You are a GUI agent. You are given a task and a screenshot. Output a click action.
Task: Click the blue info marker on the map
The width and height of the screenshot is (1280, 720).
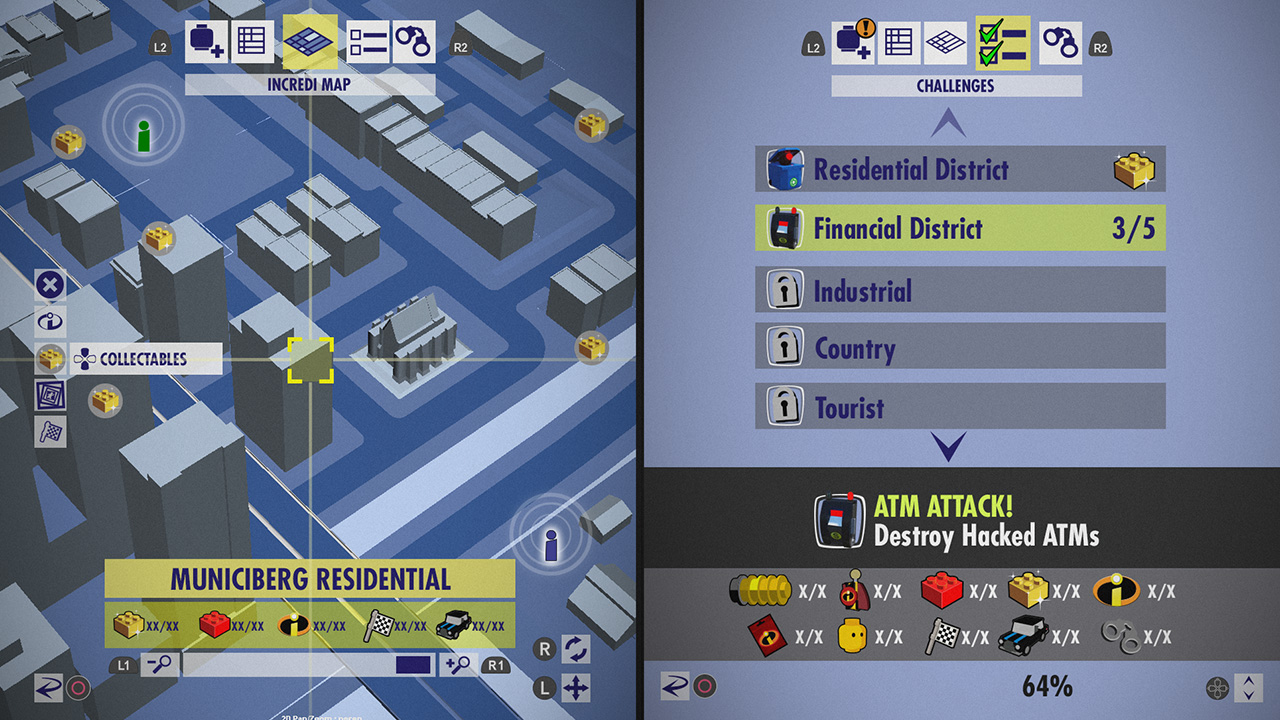(550, 544)
